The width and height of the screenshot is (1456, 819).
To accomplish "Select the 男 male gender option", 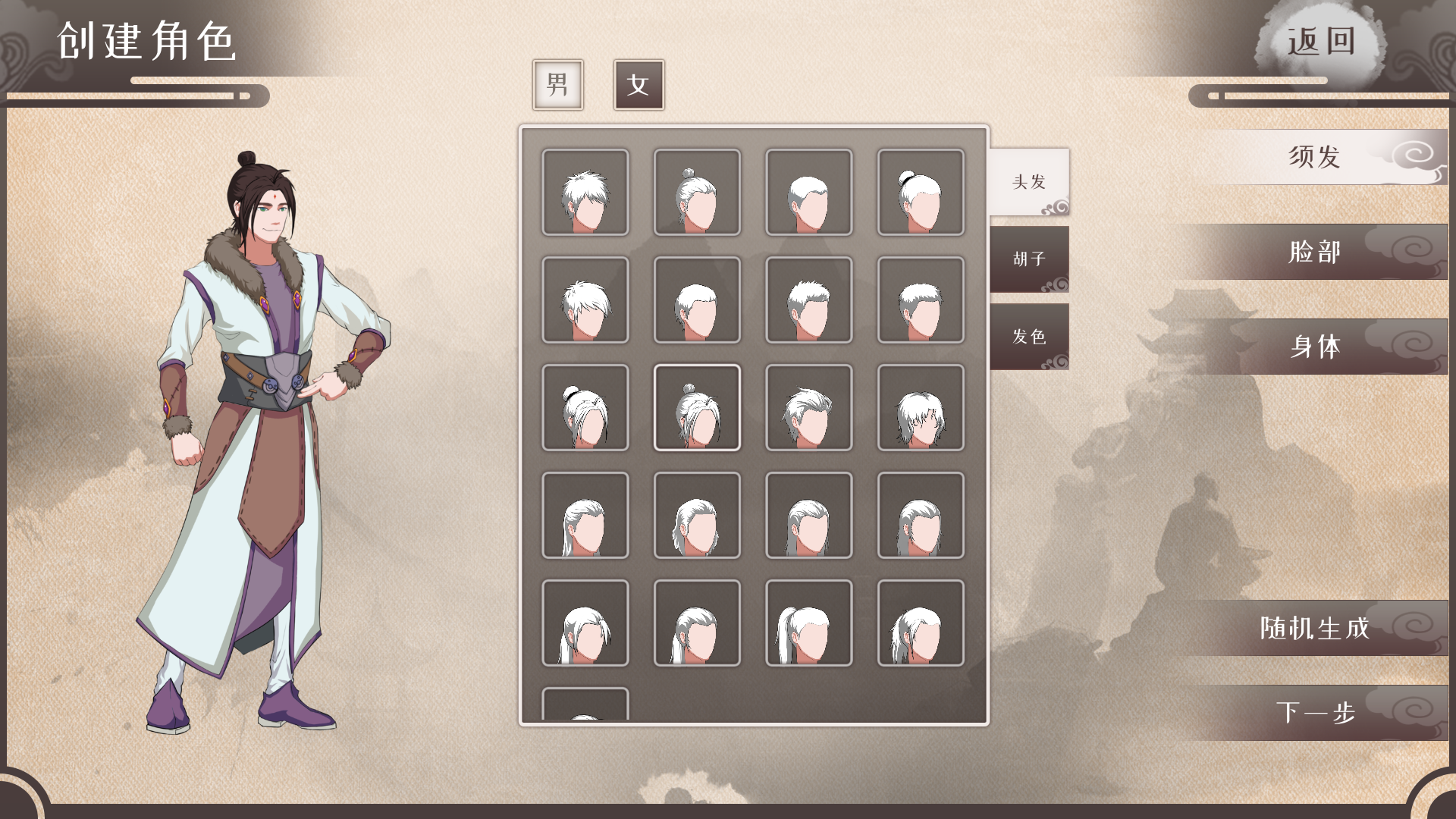I will (x=557, y=85).
